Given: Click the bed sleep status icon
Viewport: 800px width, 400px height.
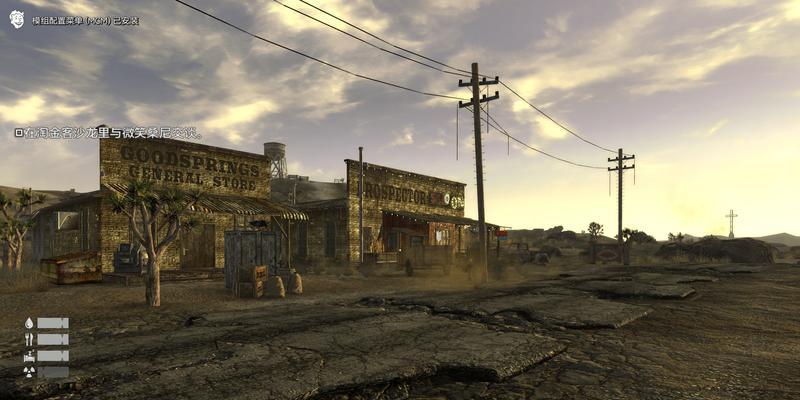Looking at the screenshot, I should [x=29, y=355].
